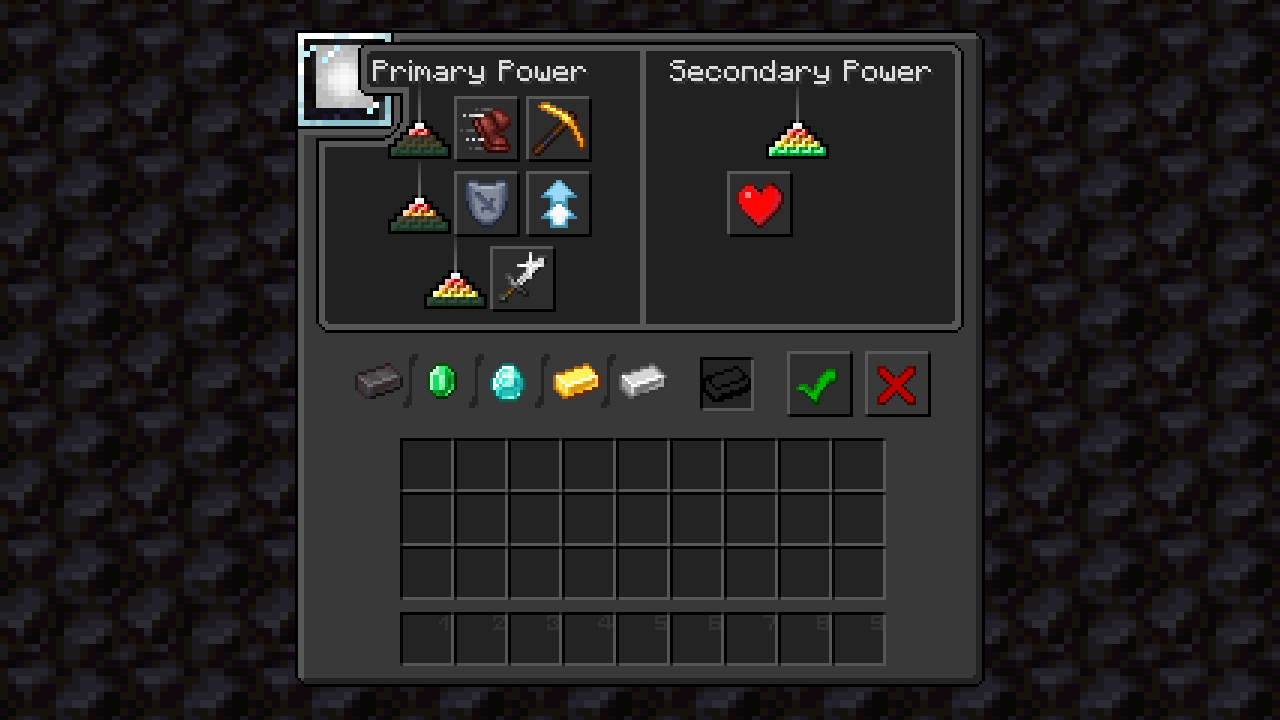Select the coal material swatch

[x=379, y=383]
